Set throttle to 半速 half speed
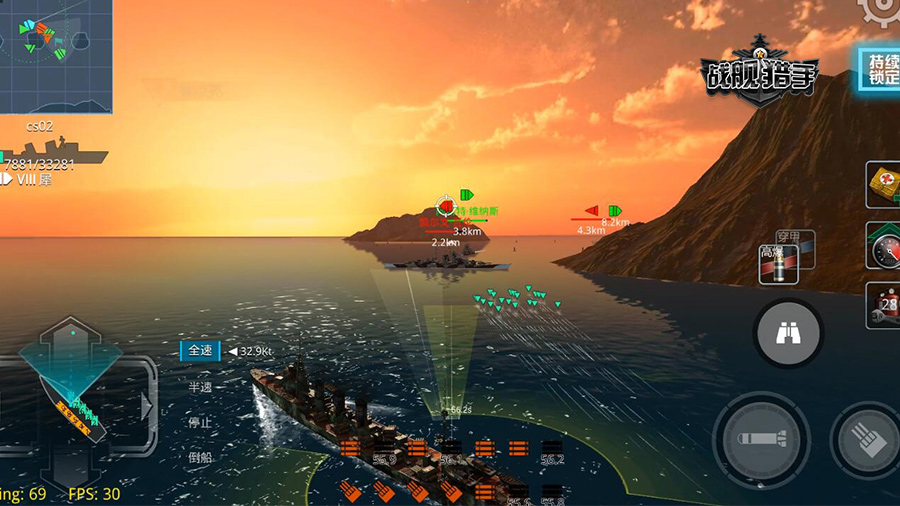Image resolution: width=900 pixels, height=506 pixels. (x=200, y=387)
